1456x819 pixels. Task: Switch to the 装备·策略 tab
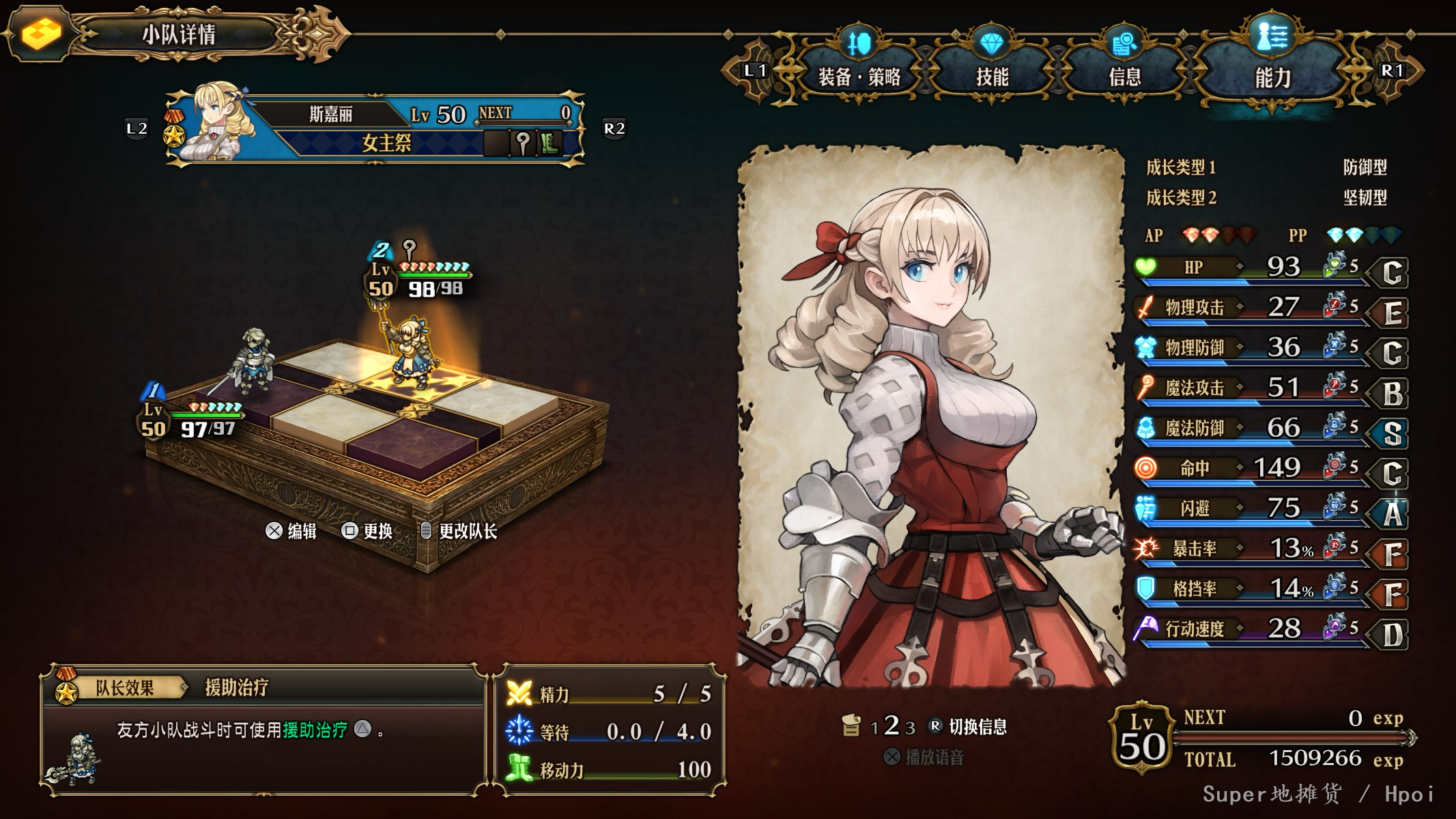pos(859,76)
